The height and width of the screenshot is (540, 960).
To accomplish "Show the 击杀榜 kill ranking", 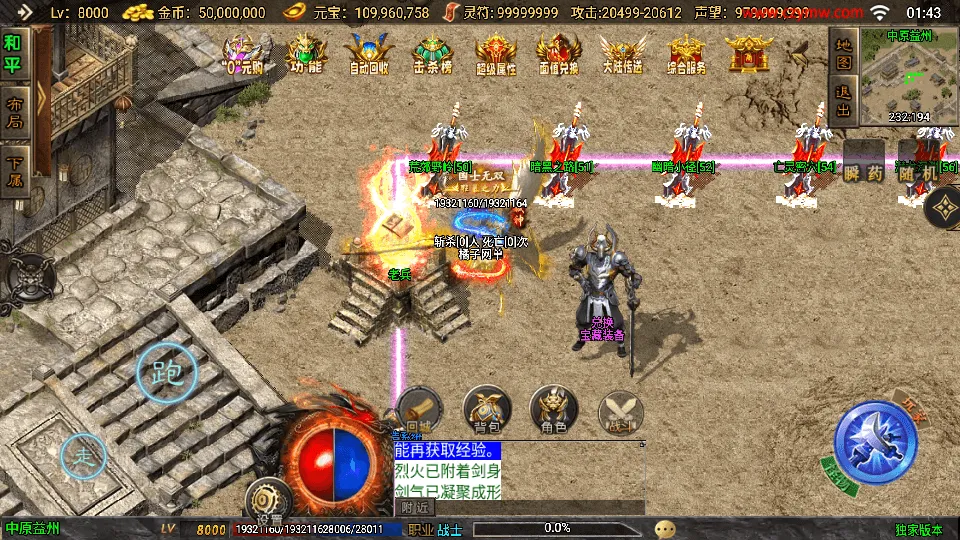I will point(433,54).
